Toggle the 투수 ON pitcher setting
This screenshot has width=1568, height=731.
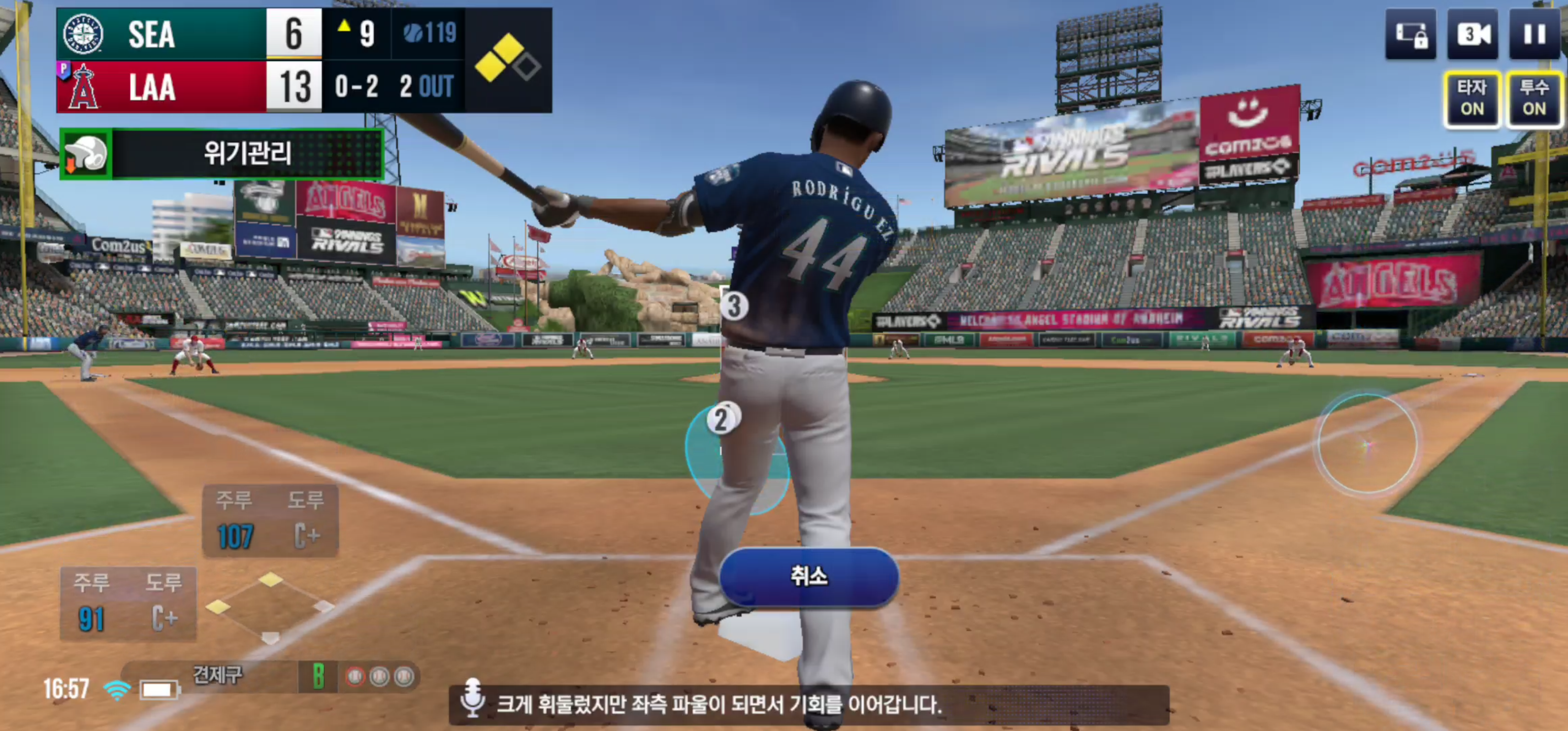coord(1533,98)
